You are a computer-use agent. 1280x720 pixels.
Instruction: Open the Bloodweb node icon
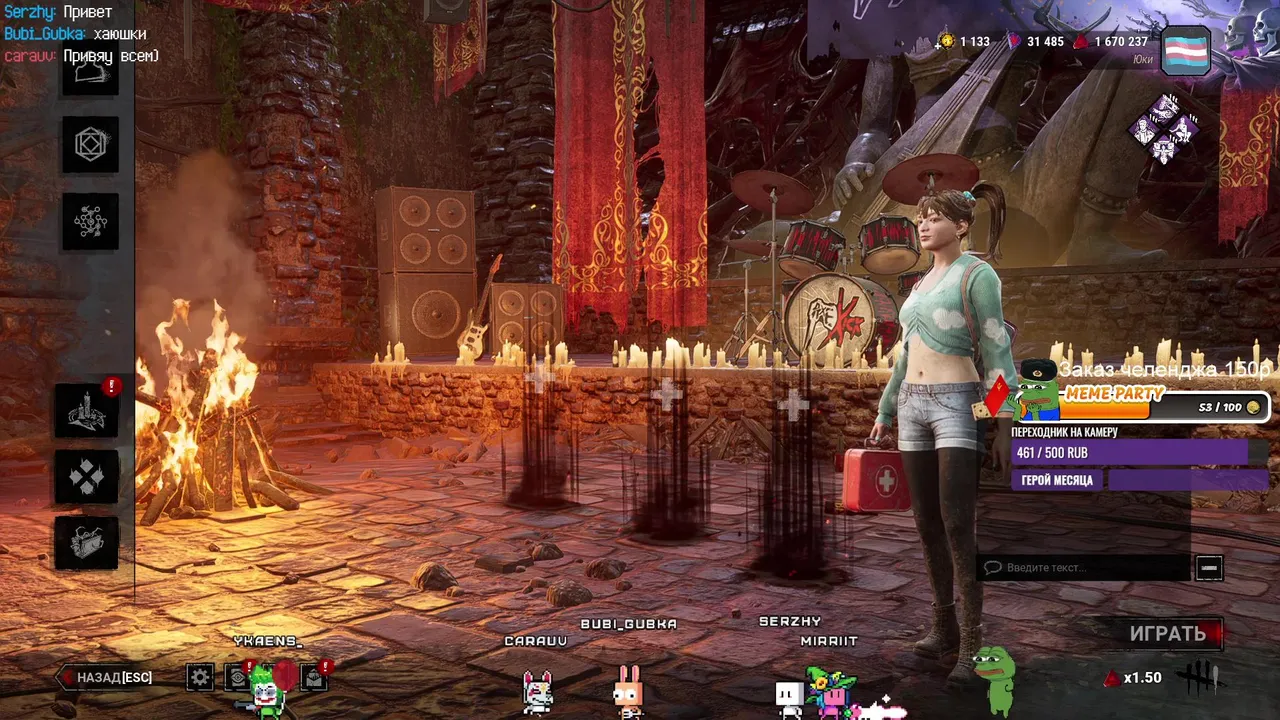pyautogui.click(x=90, y=221)
